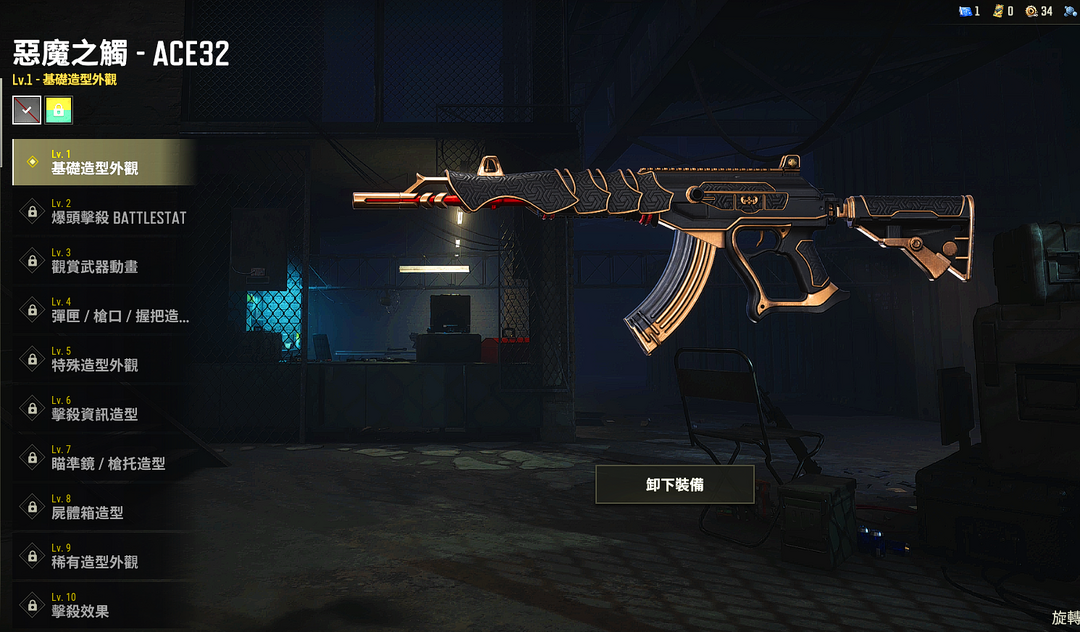Viewport: 1080px width, 632px height.
Task: Choose Lv. 8 屍體箱造型 row
Action: click(x=102, y=507)
